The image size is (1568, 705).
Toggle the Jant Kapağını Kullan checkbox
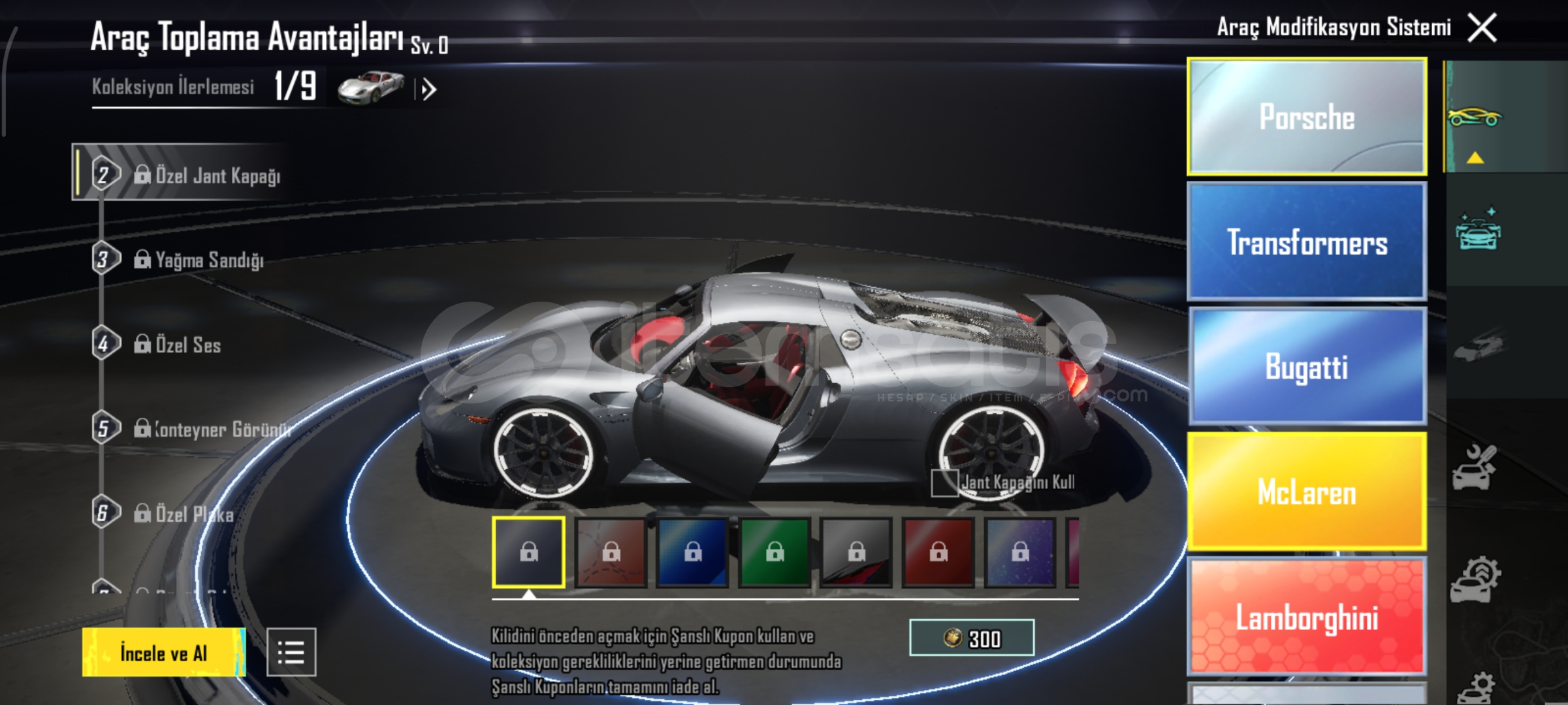coord(944,483)
